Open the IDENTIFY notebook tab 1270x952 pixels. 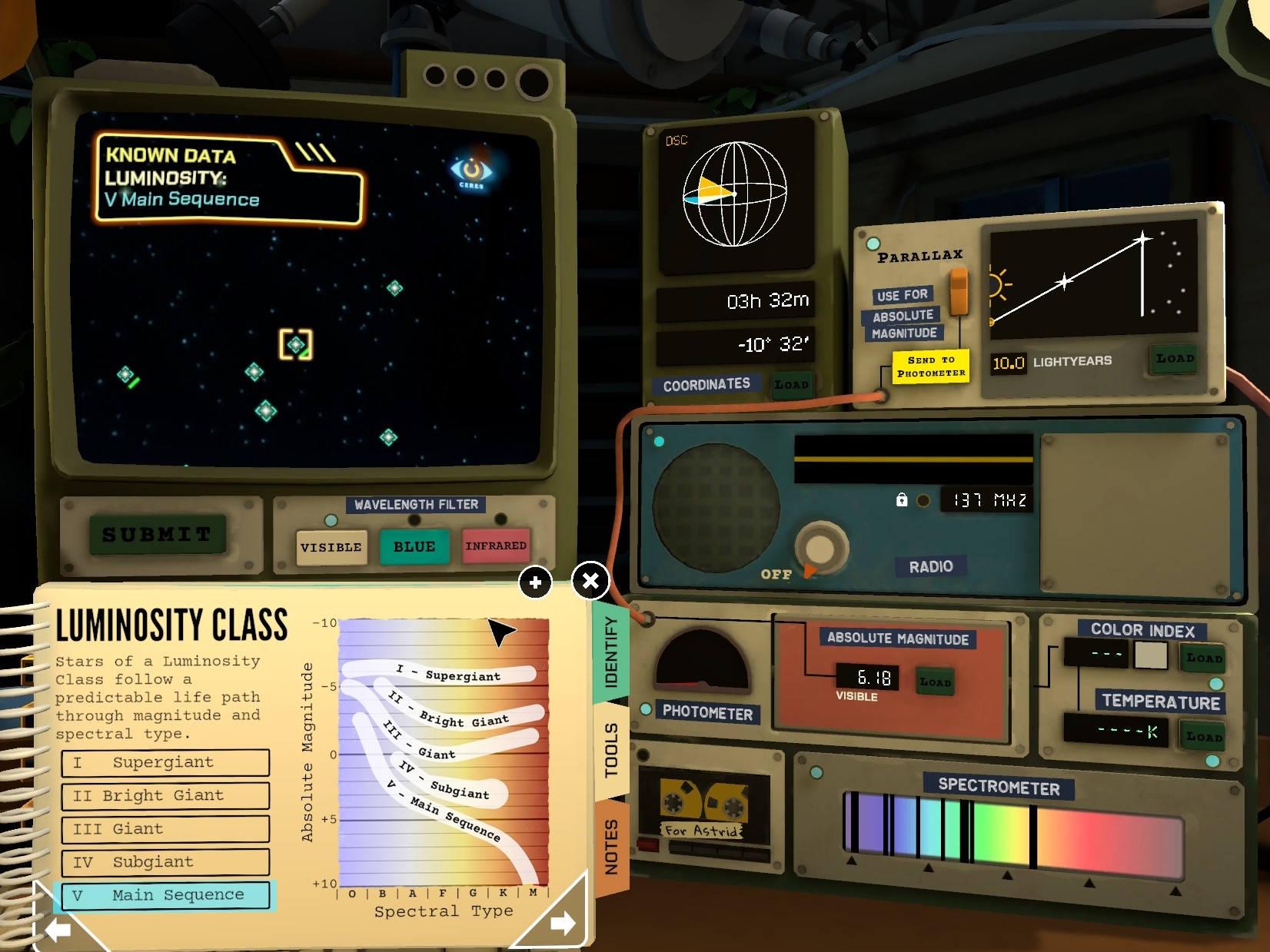(611, 652)
